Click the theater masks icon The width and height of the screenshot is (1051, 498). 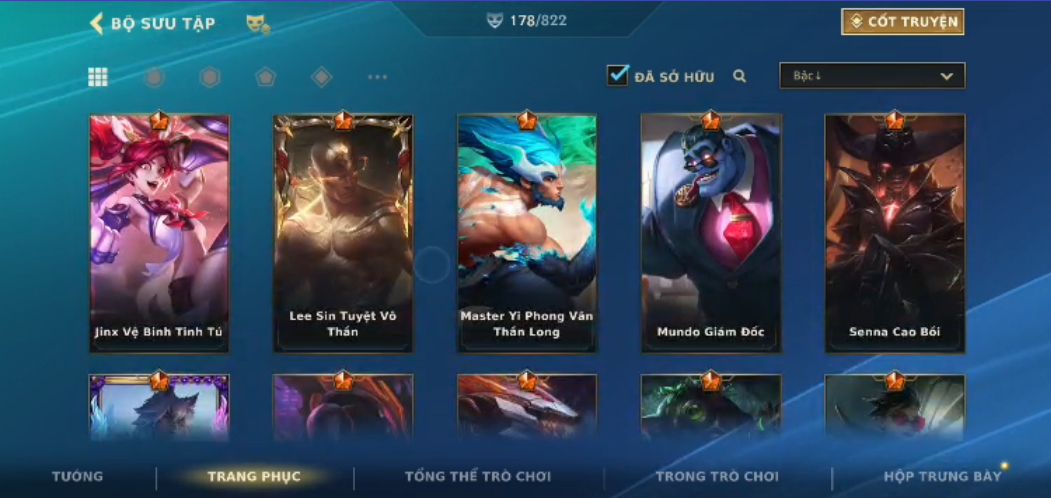click(257, 23)
